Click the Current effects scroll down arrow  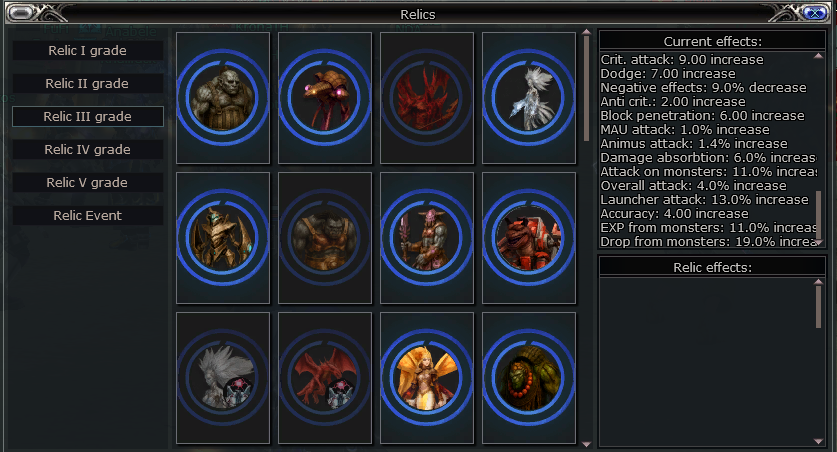[820, 241]
